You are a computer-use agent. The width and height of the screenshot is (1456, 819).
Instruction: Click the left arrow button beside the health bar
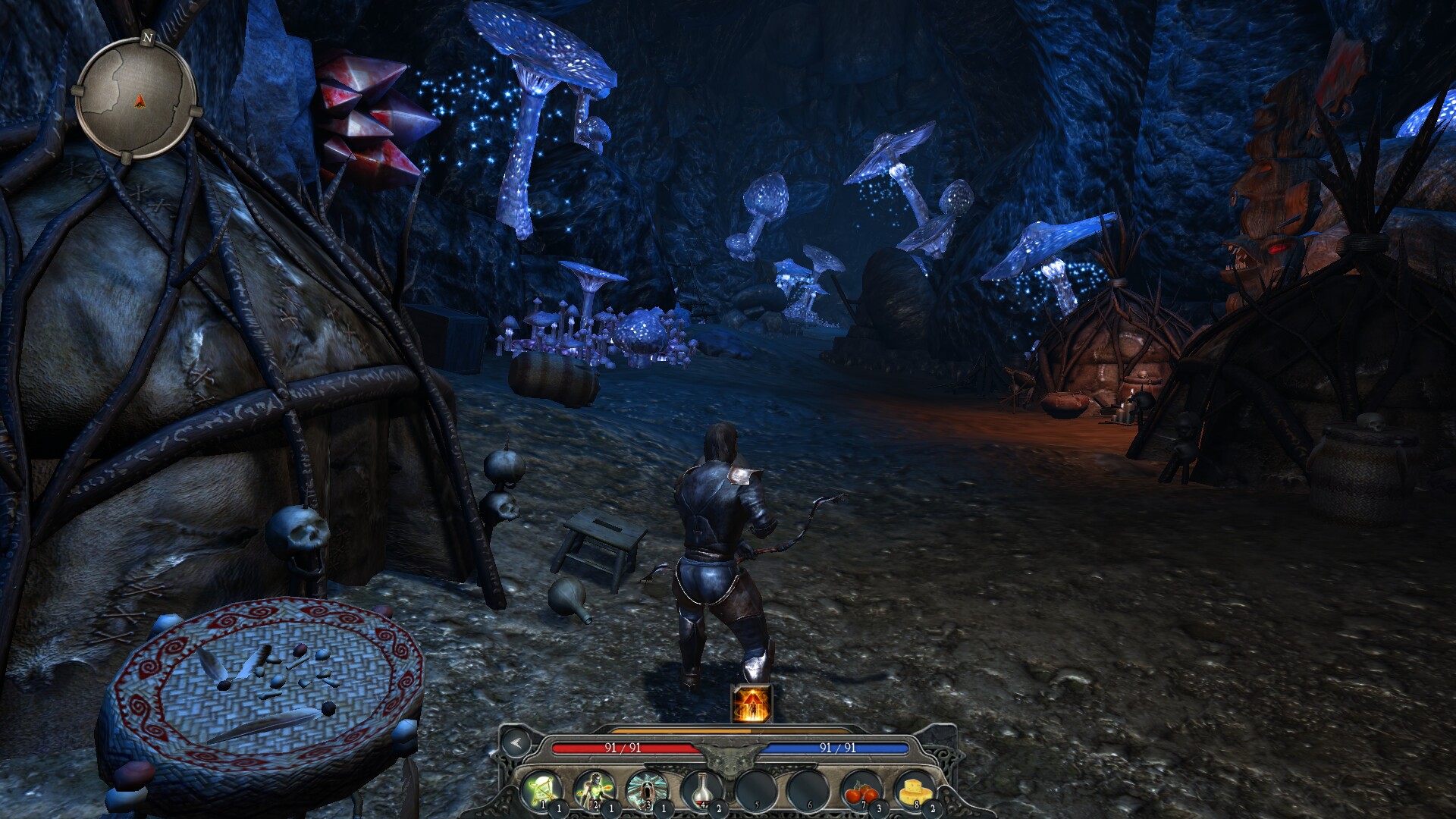point(516,742)
